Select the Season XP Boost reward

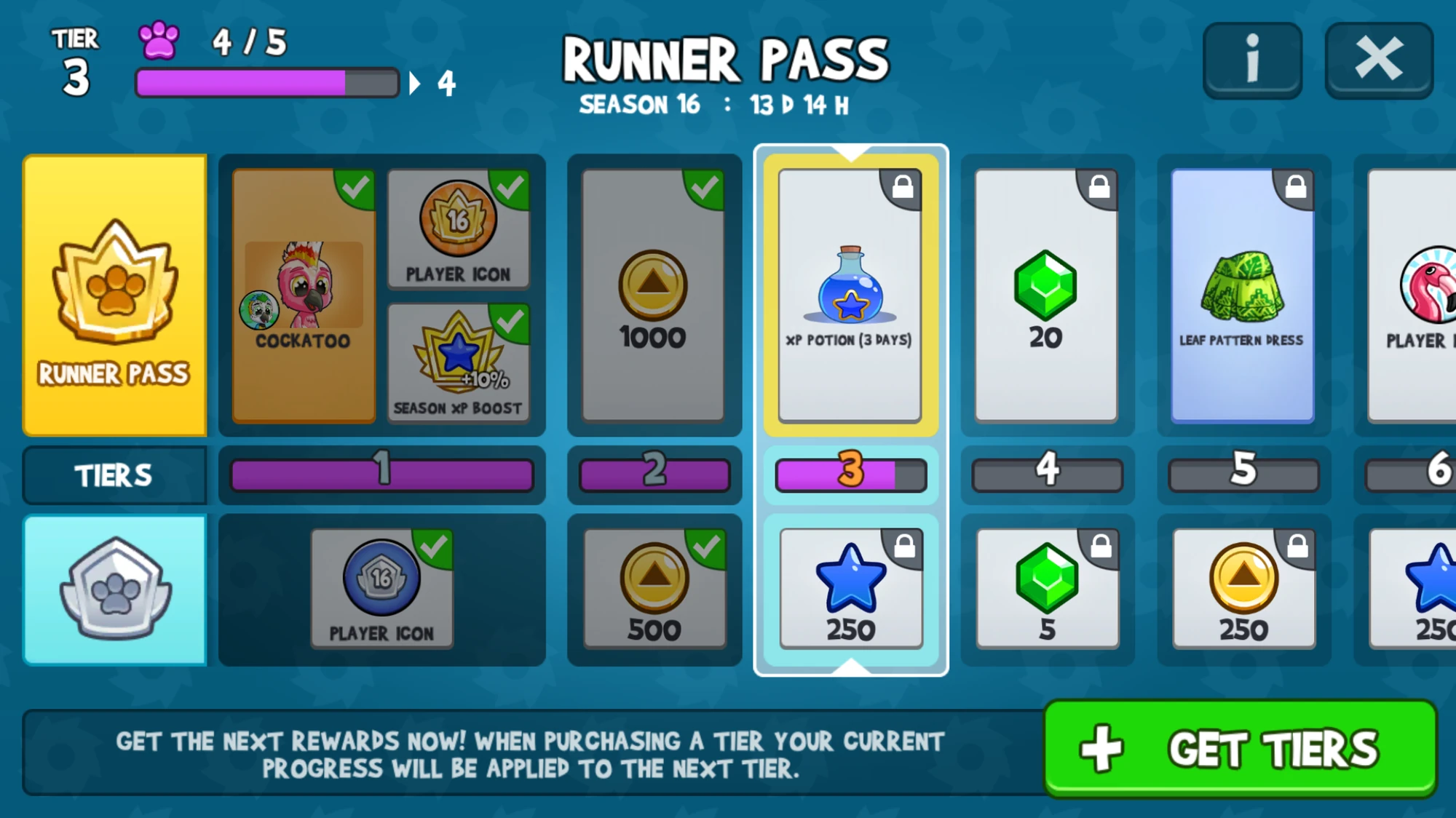pyautogui.click(x=459, y=364)
